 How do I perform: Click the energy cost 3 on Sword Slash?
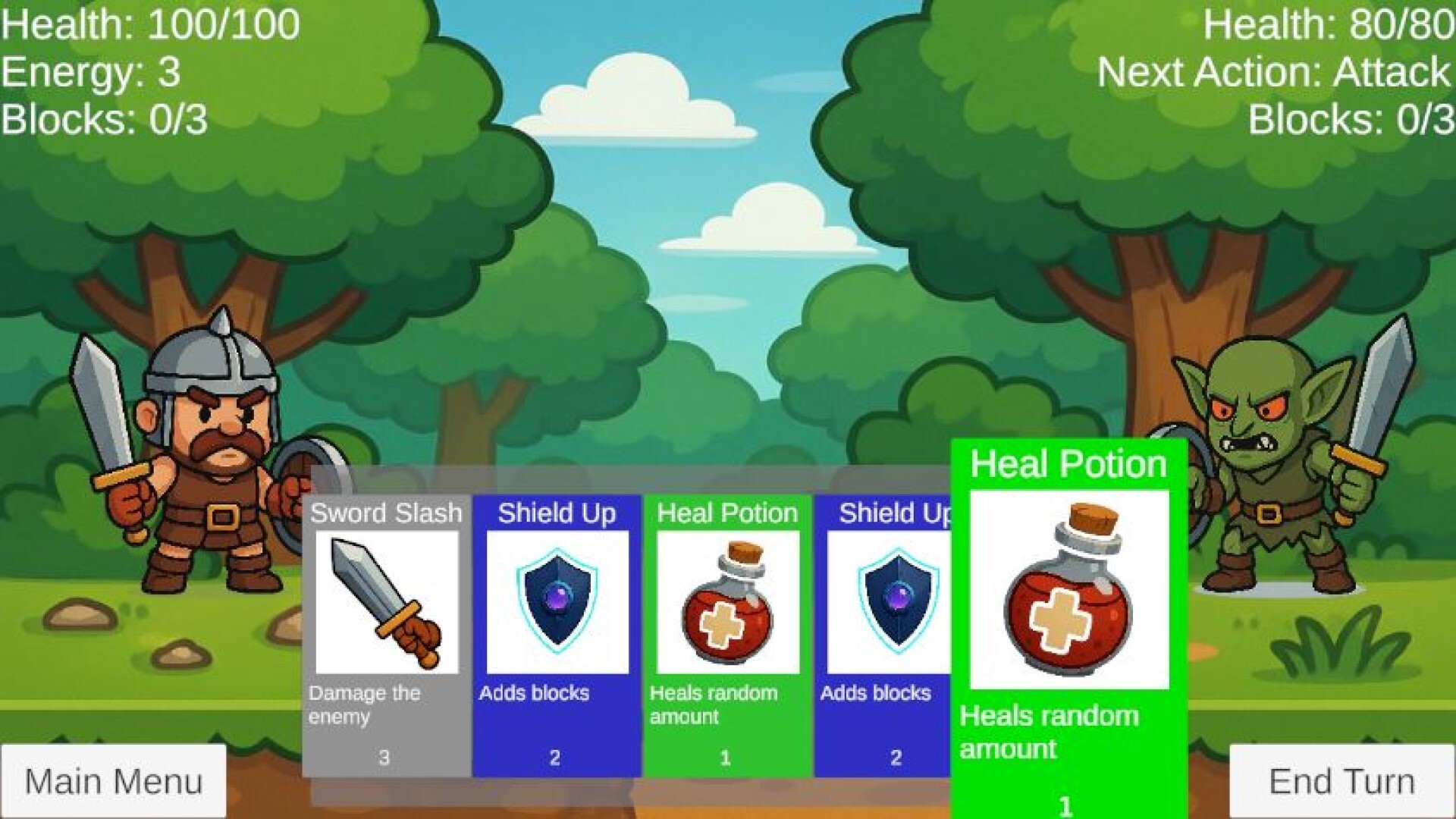click(x=384, y=756)
